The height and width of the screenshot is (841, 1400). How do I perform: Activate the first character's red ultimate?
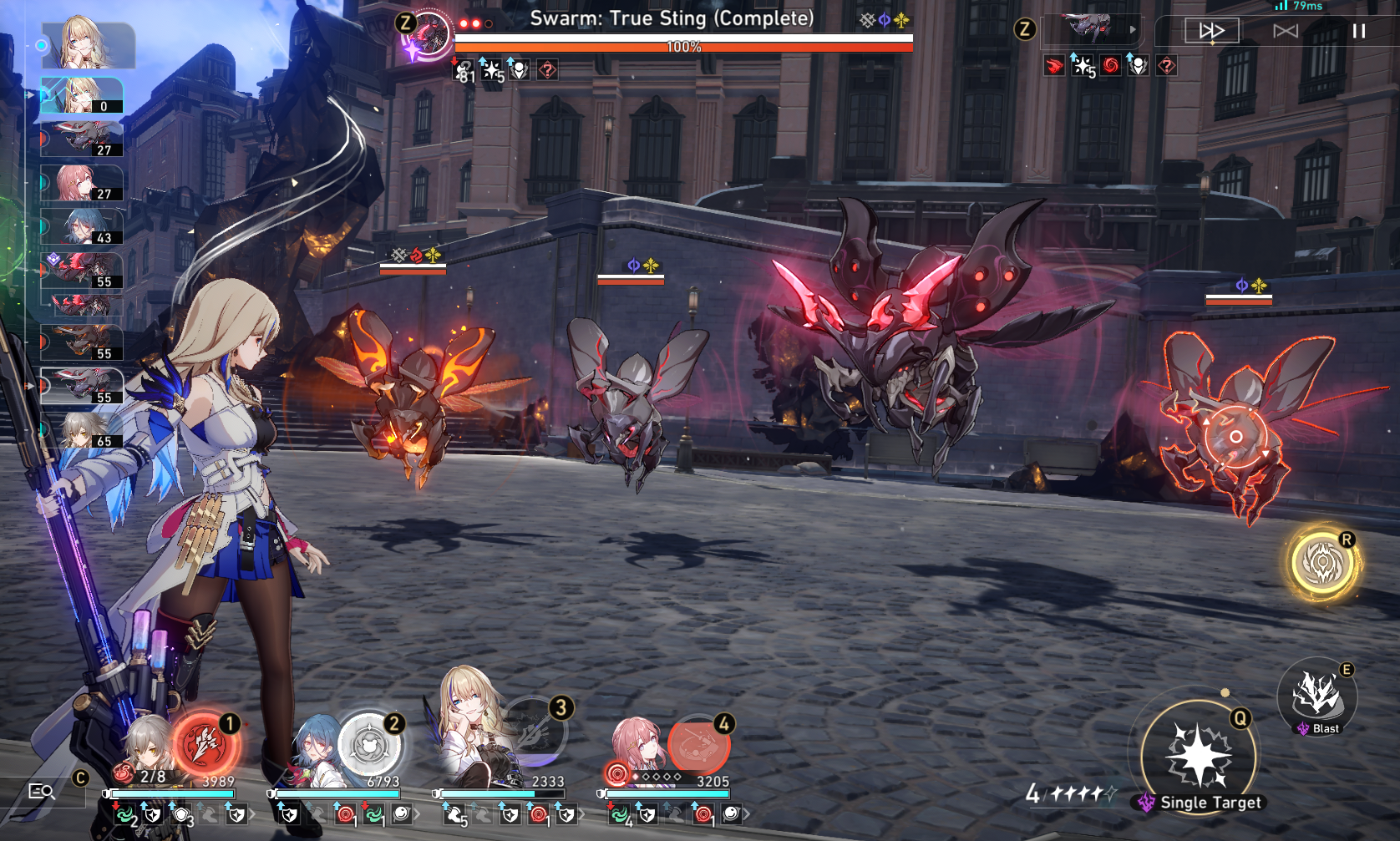pyautogui.click(x=205, y=743)
